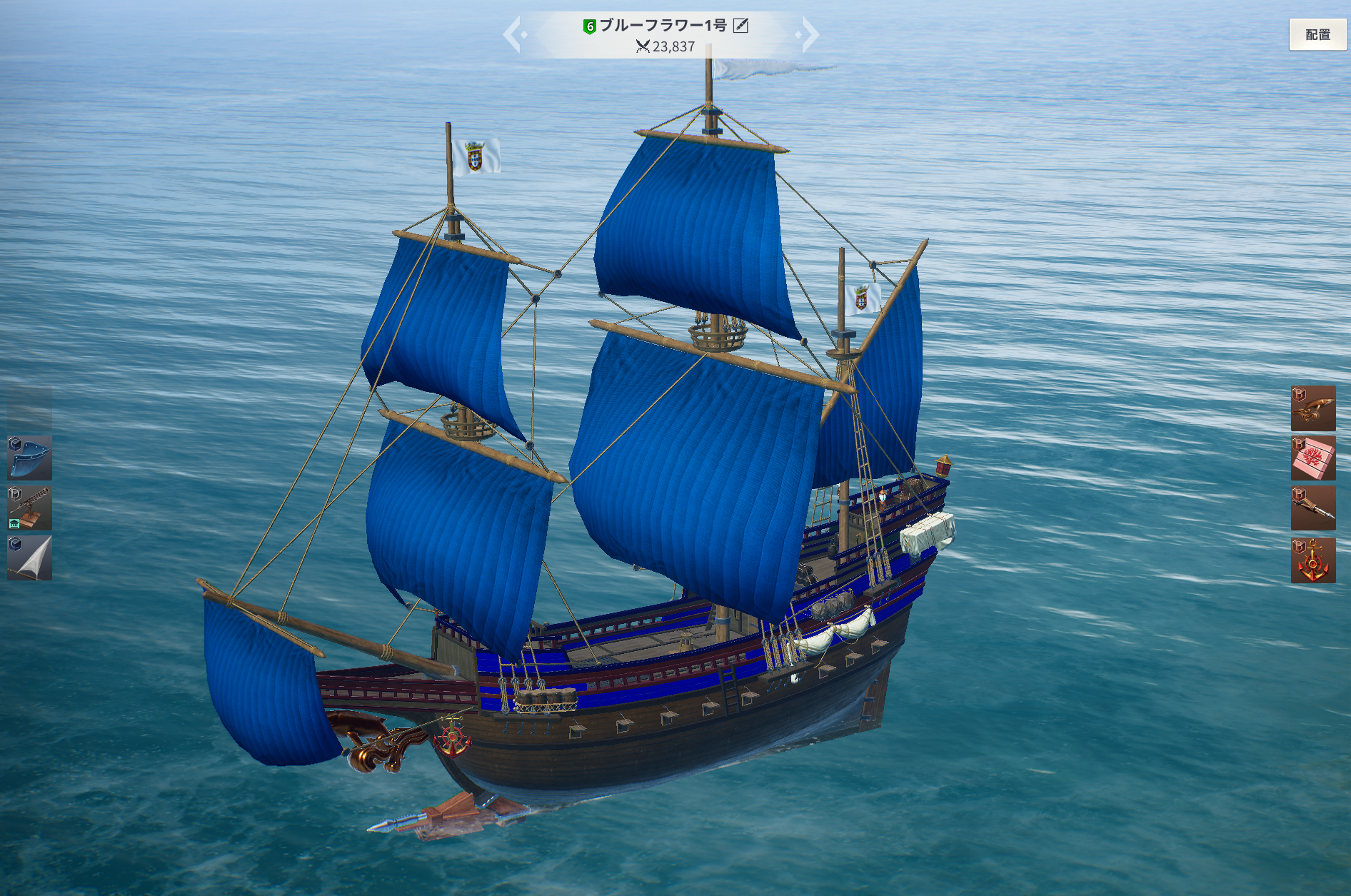Select the D-grade mounted gun slot
The width and height of the screenshot is (1351, 896).
(30, 508)
